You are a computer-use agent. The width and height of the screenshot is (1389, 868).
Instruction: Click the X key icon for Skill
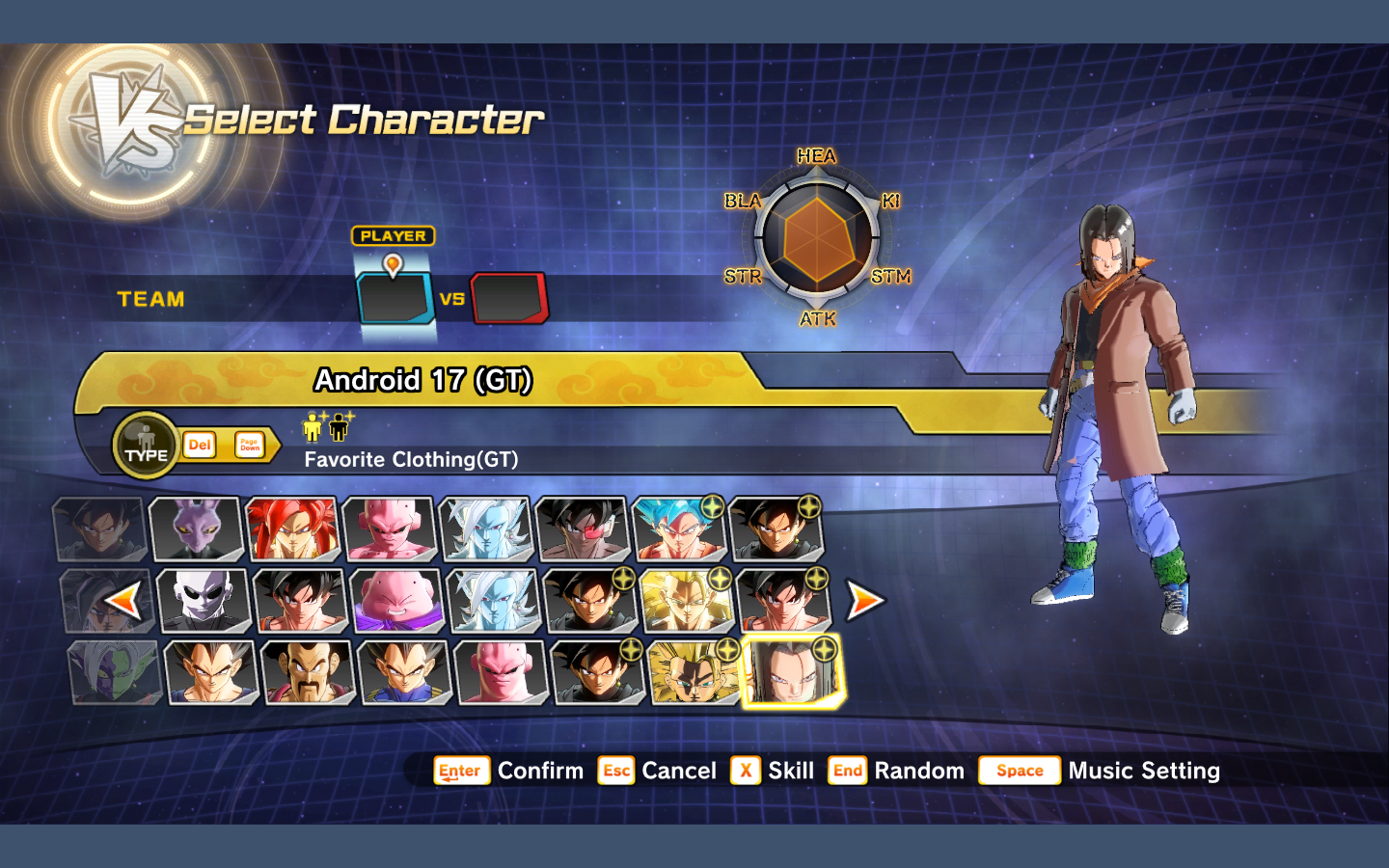745,771
